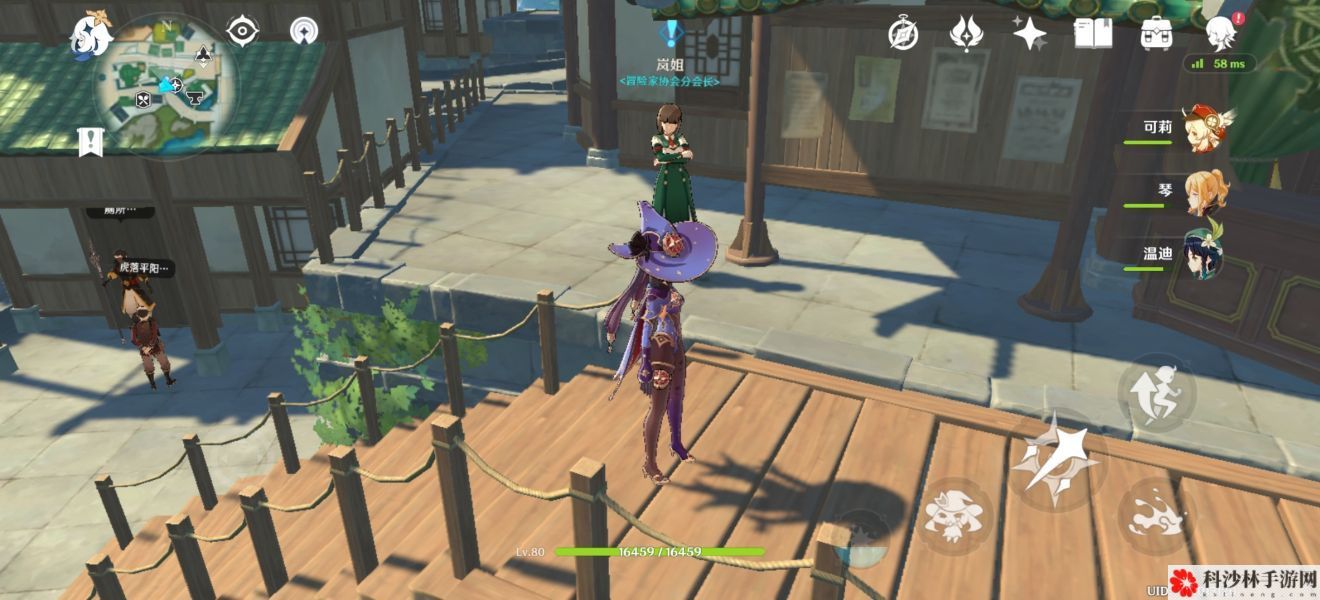Switch to party member 琴
1320x600 pixels.
(1204, 192)
